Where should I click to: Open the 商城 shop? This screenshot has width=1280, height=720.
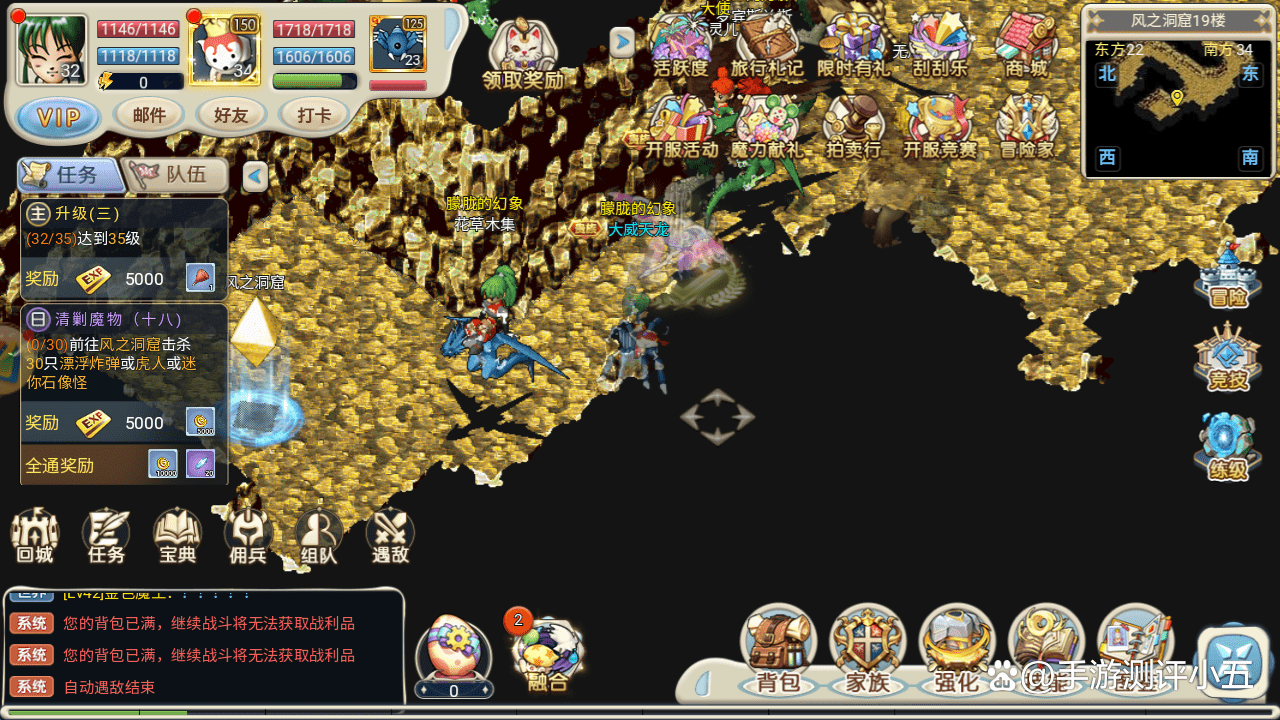(x=1027, y=45)
